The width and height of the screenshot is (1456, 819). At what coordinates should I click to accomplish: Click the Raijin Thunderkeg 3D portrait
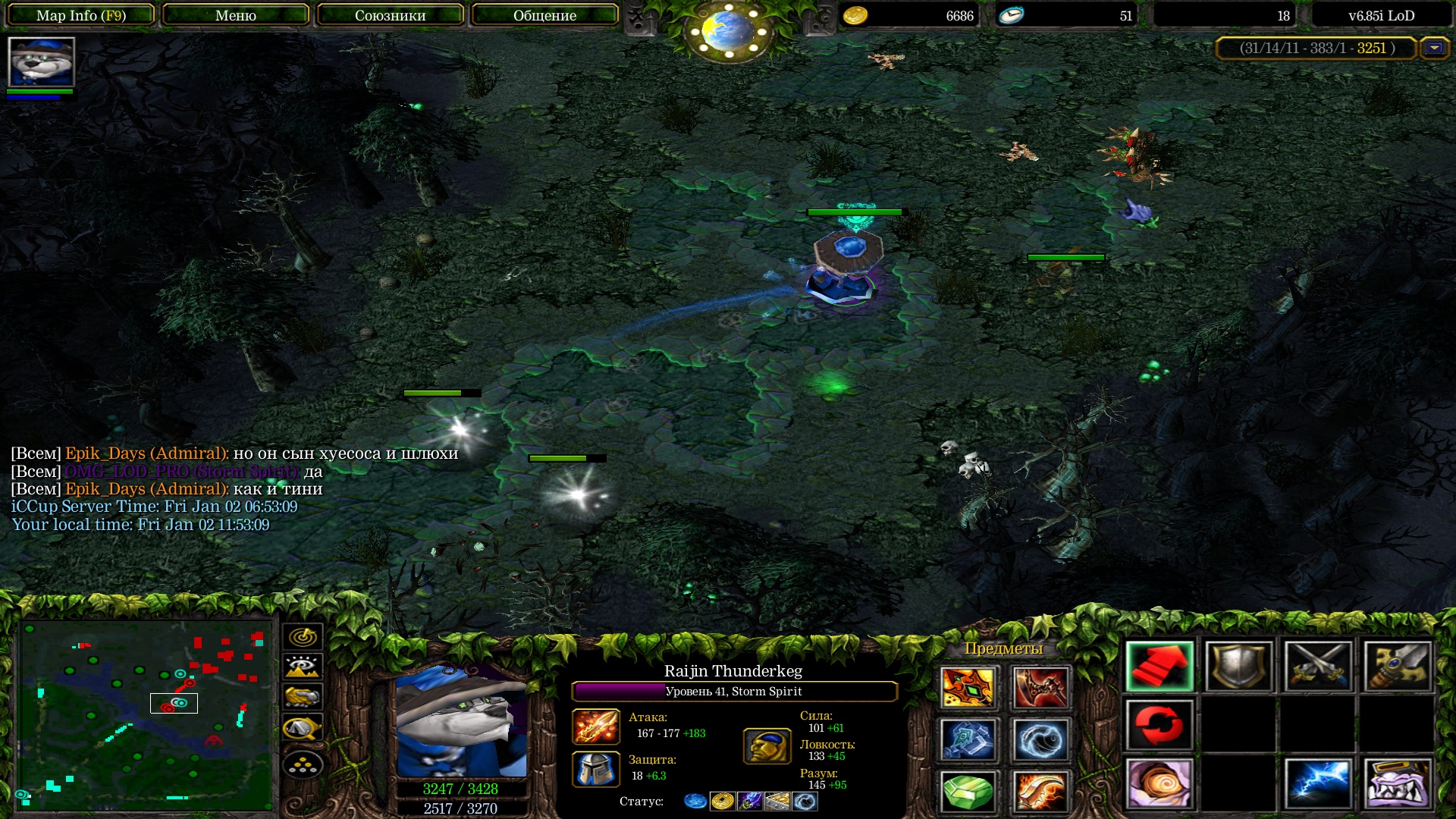[x=461, y=722]
